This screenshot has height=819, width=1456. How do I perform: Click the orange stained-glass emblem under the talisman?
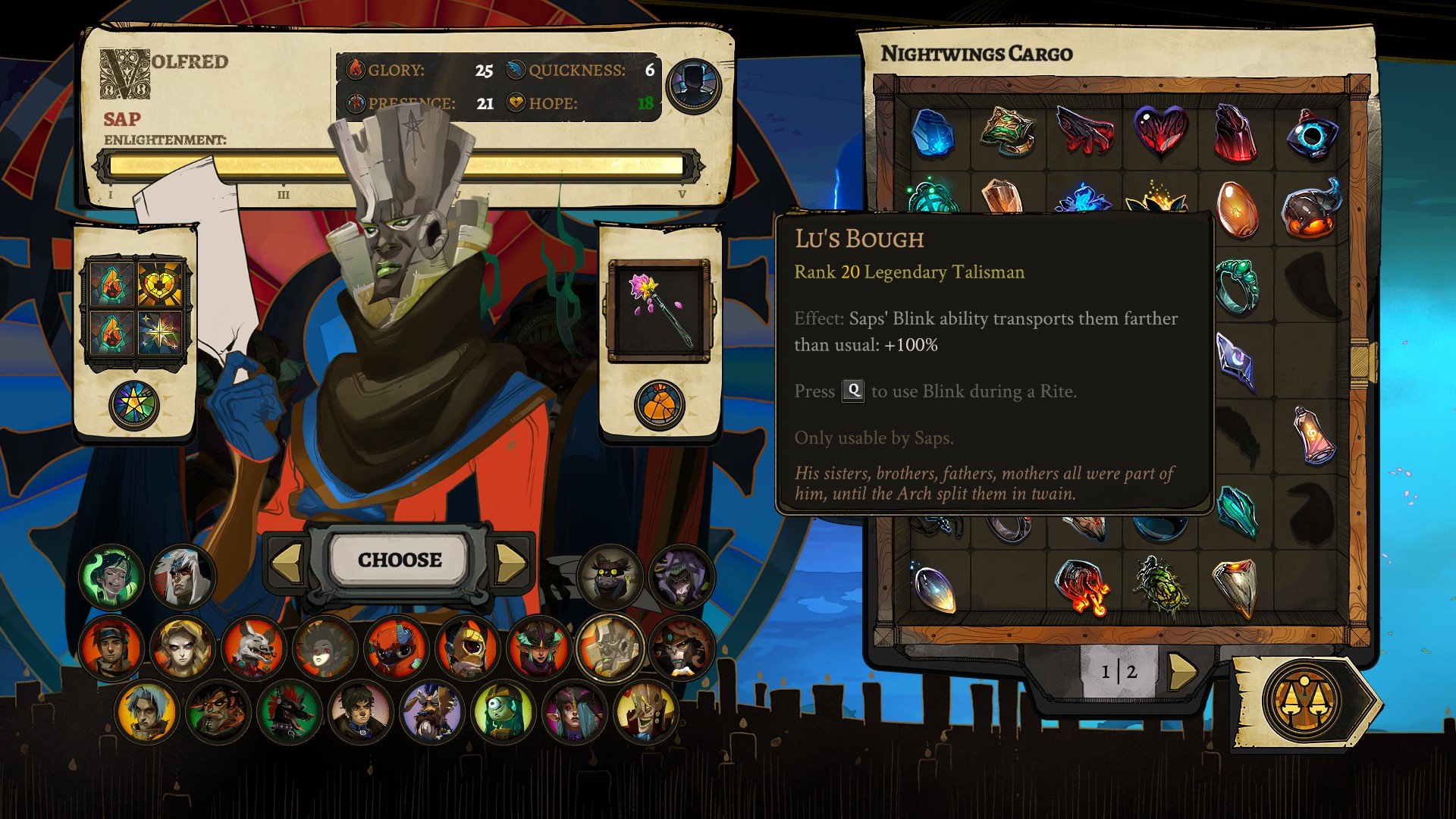[x=659, y=404]
